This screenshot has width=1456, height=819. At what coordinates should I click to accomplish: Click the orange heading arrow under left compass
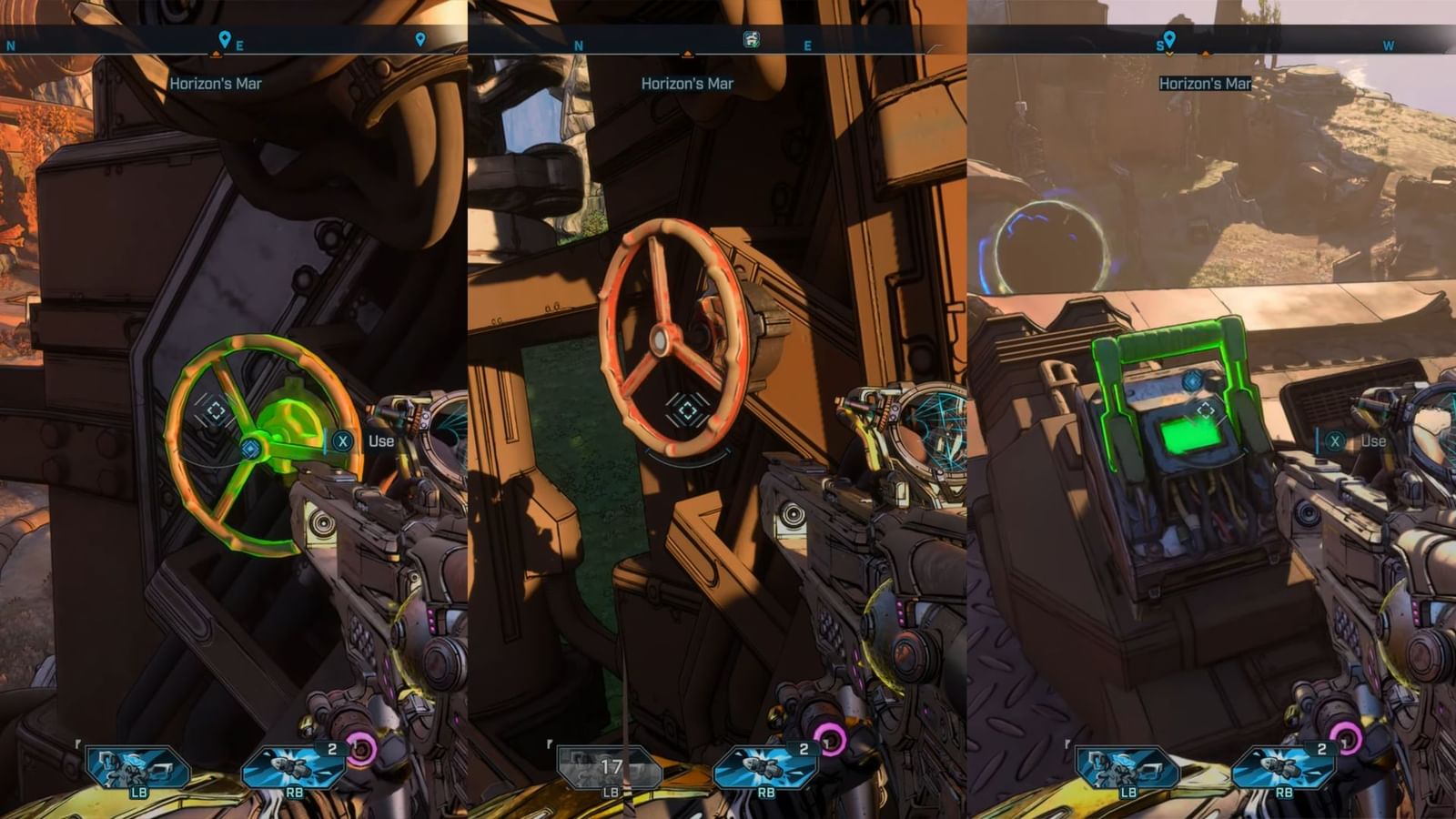tap(216, 53)
